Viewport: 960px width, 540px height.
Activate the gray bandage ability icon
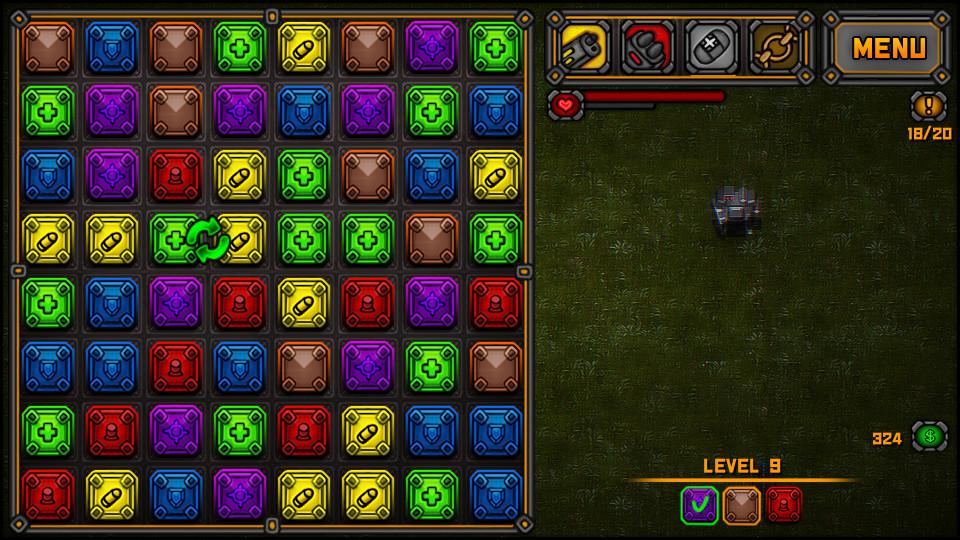(711, 47)
